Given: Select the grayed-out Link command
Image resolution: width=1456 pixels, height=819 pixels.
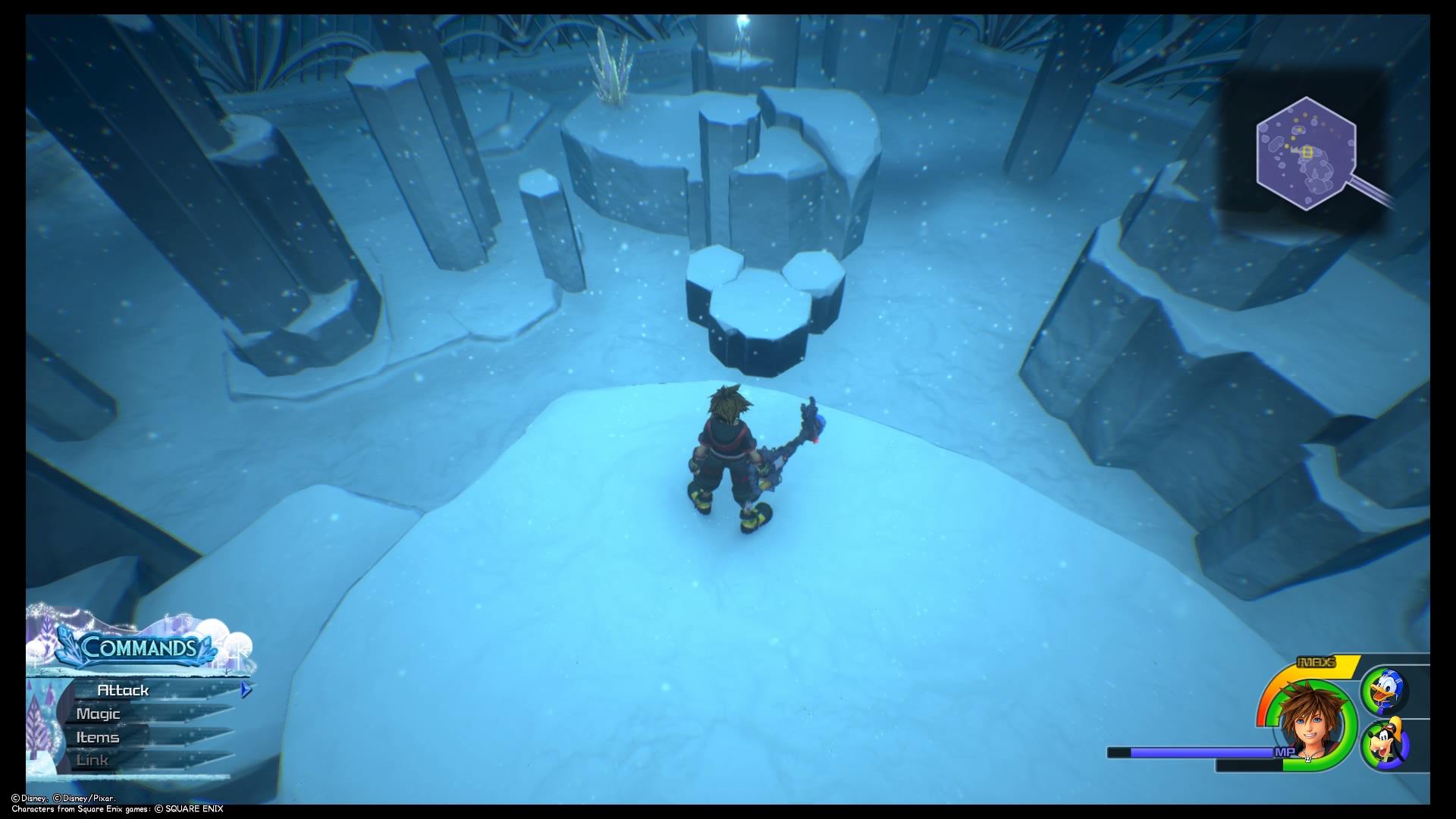Looking at the screenshot, I should point(93,759).
